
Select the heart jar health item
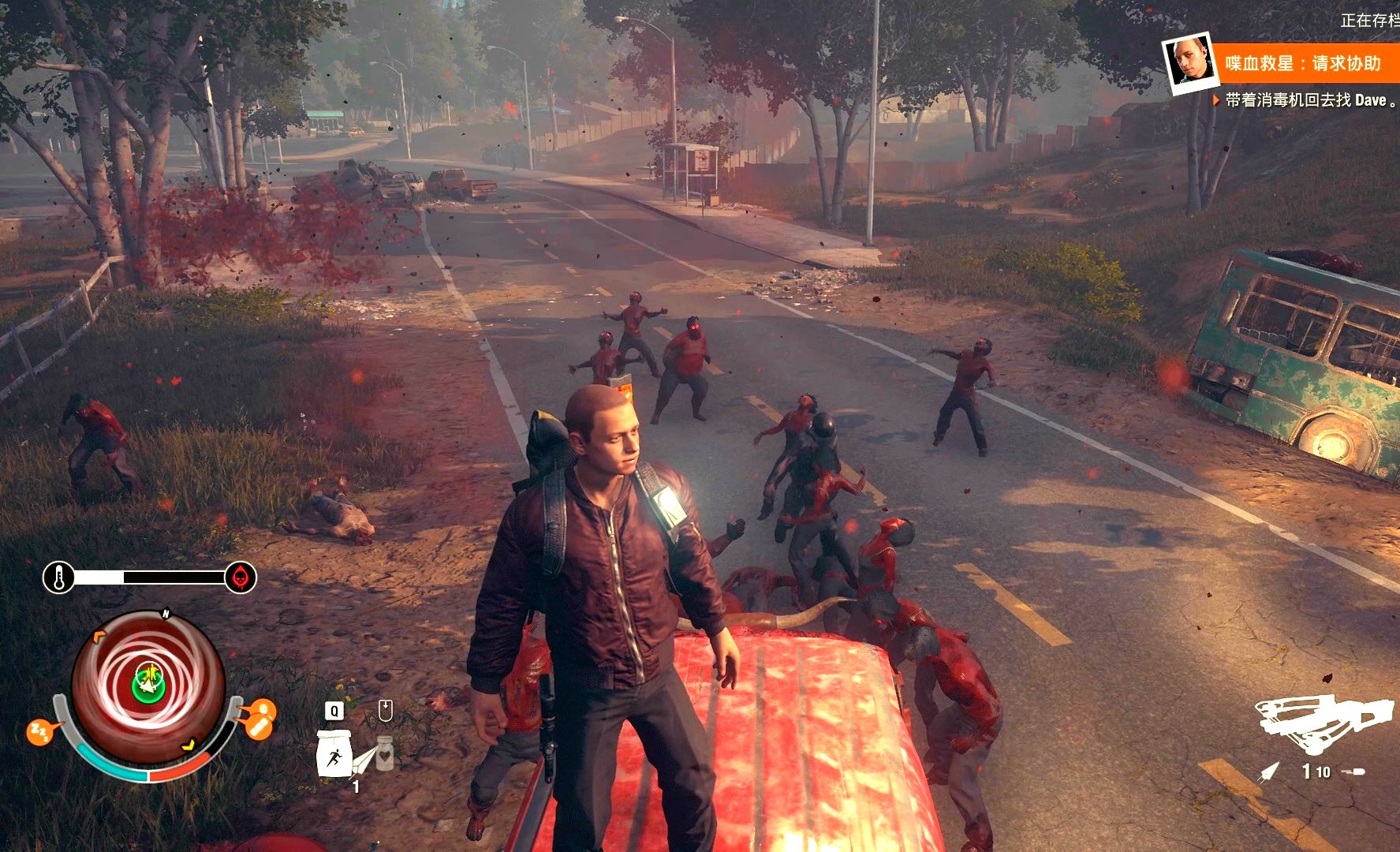[x=385, y=752]
